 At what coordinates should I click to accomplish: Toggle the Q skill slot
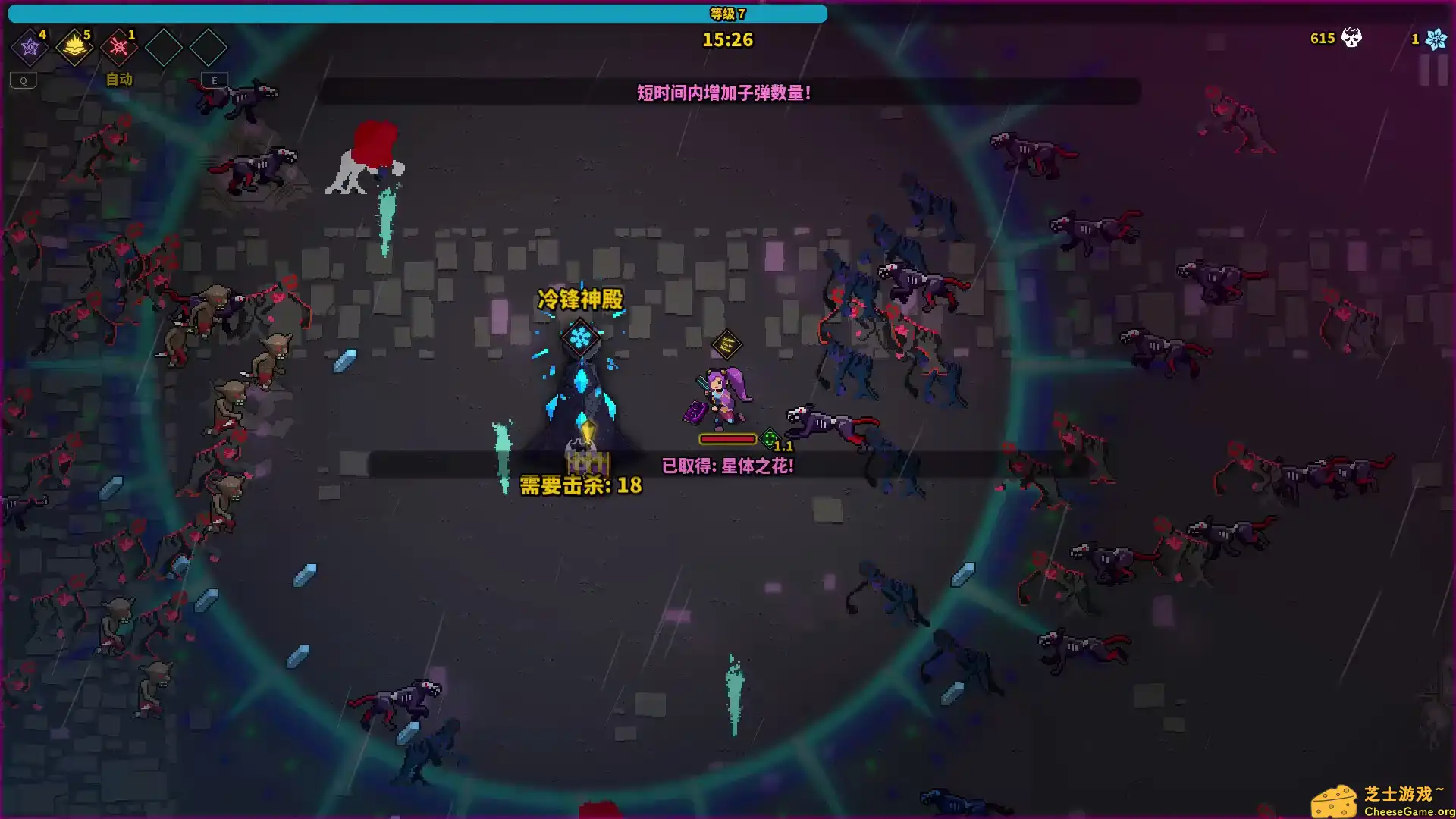(x=24, y=80)
